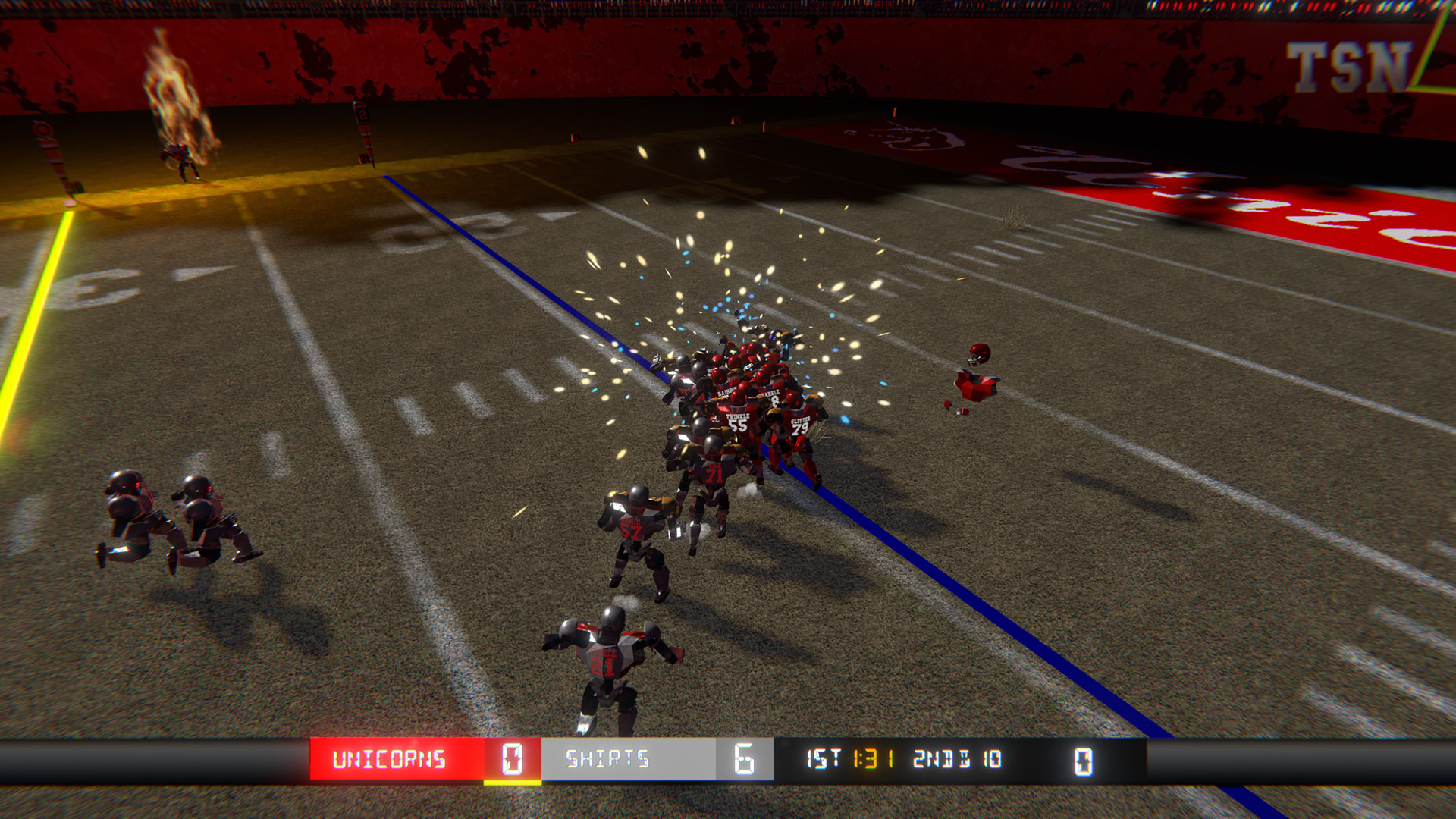Select the RAINBOW jersey player
The image size is (1456, 819).
(x=726, y=393)
